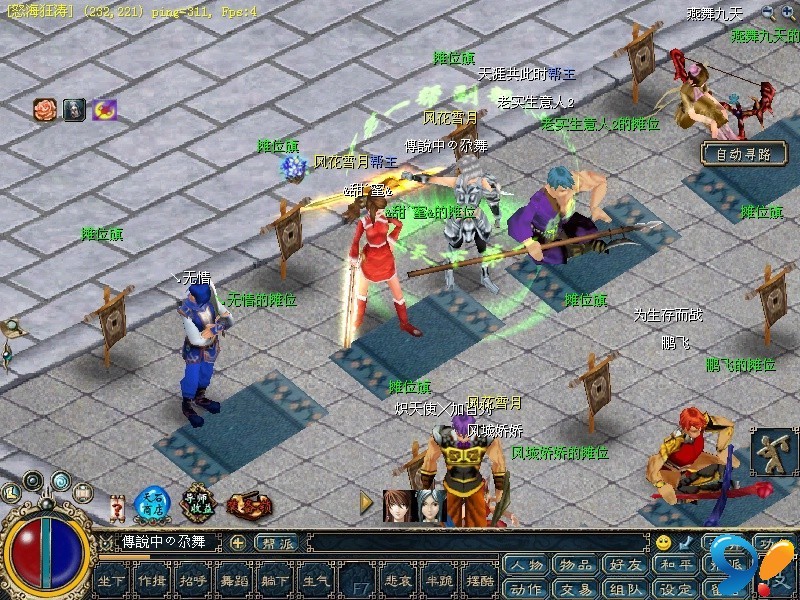Open the 导师收益 mentor rewards icon

point(200,504)
